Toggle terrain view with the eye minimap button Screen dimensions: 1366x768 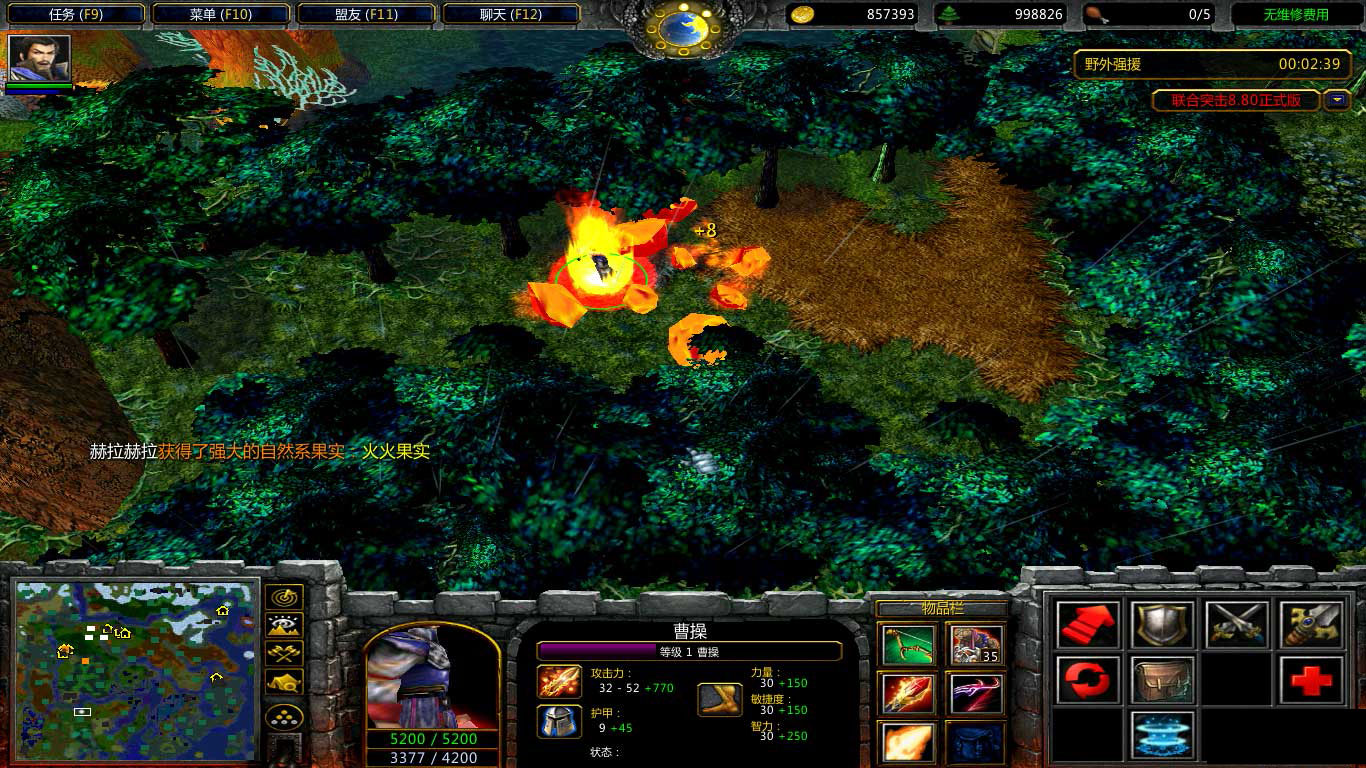(283, 625)
